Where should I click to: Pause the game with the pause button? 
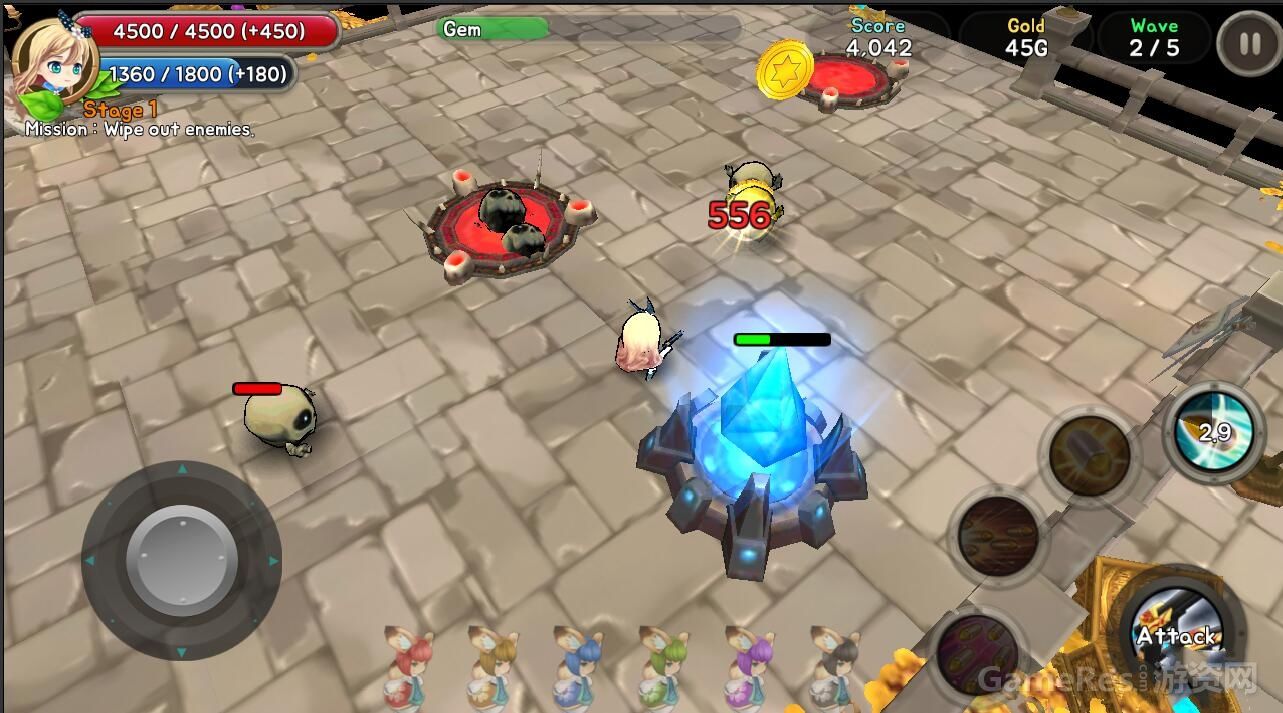click(x=1248, y=44)
